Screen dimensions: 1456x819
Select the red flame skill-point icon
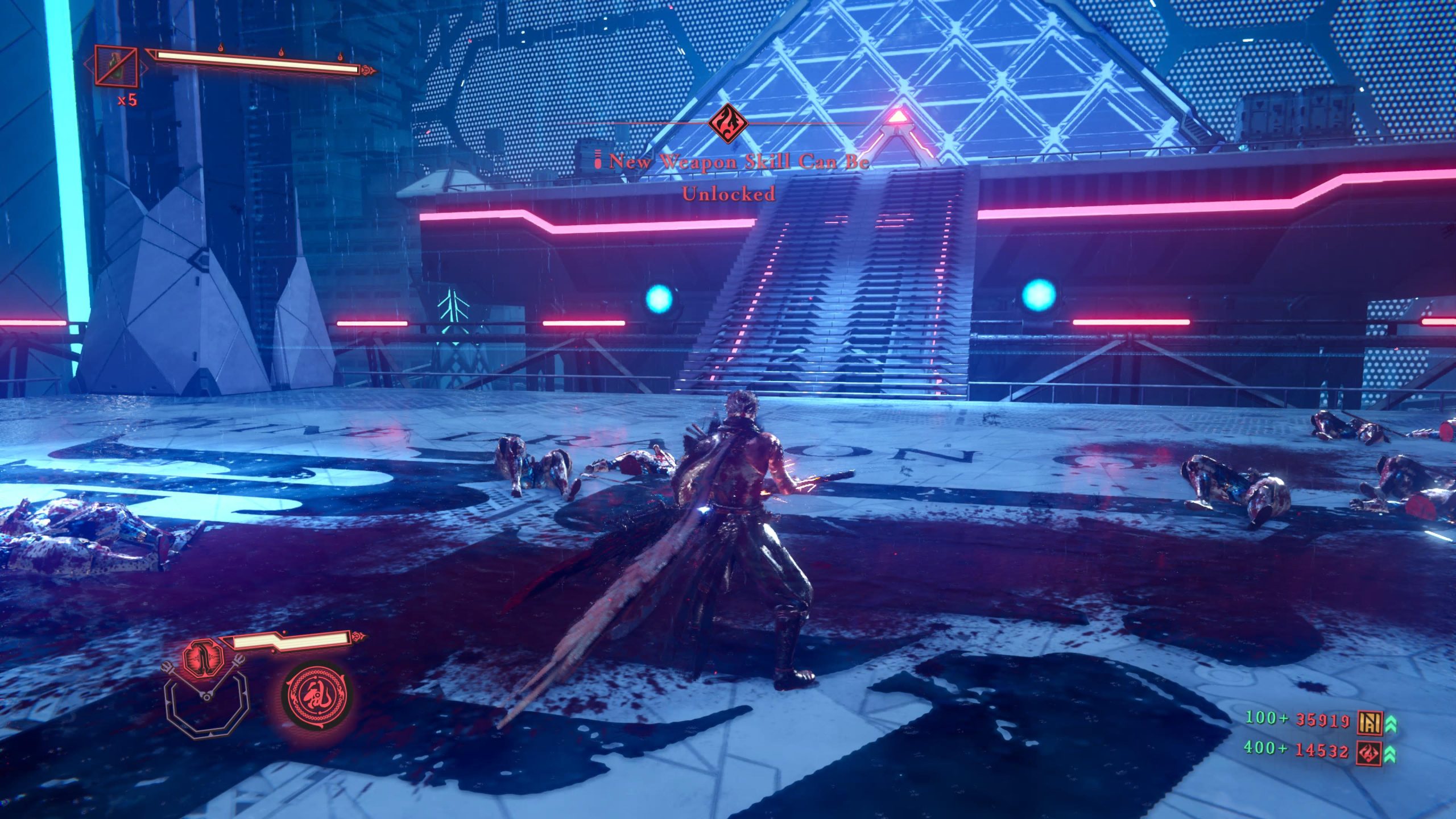tap(1368, 753)
